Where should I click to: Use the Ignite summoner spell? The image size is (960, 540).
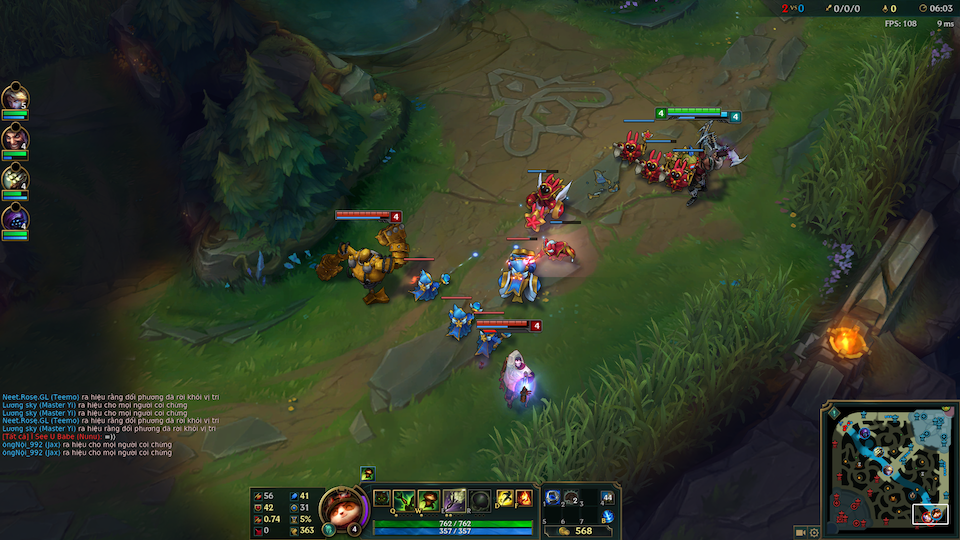[523, 499]
